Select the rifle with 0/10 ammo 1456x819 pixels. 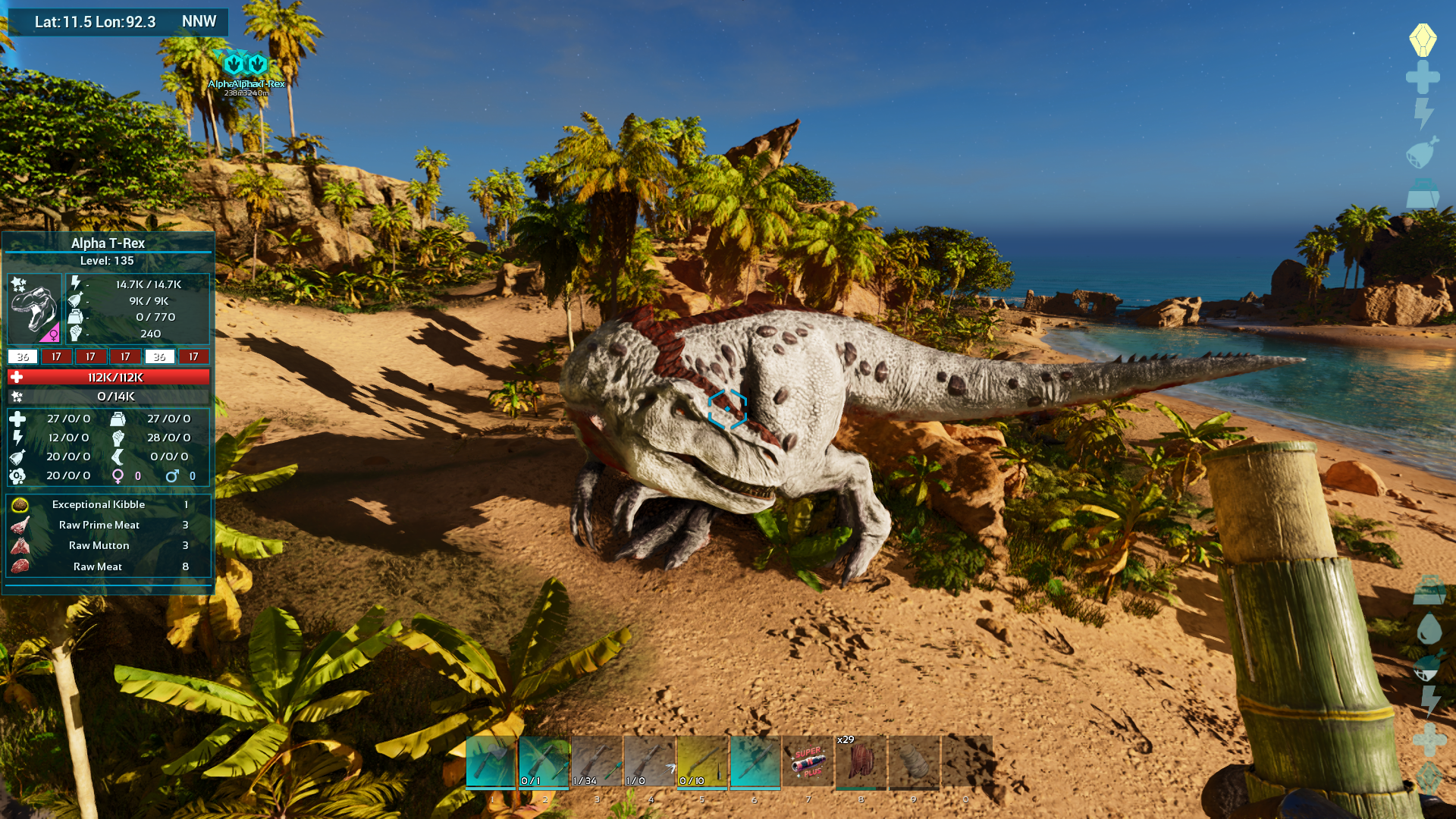point(702,762)
